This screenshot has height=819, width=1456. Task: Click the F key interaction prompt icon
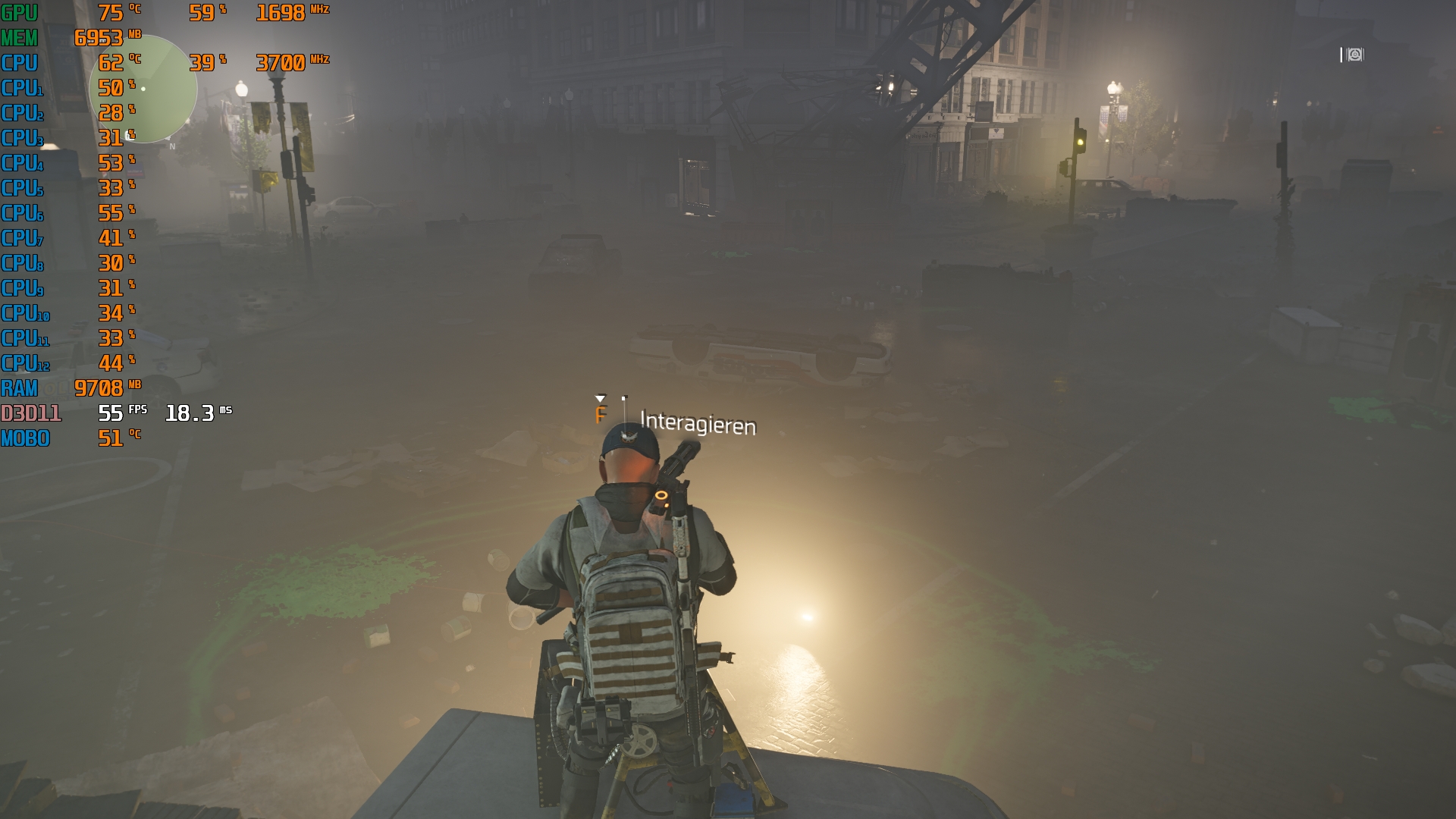pyautogui.click(x=601, y=415)
